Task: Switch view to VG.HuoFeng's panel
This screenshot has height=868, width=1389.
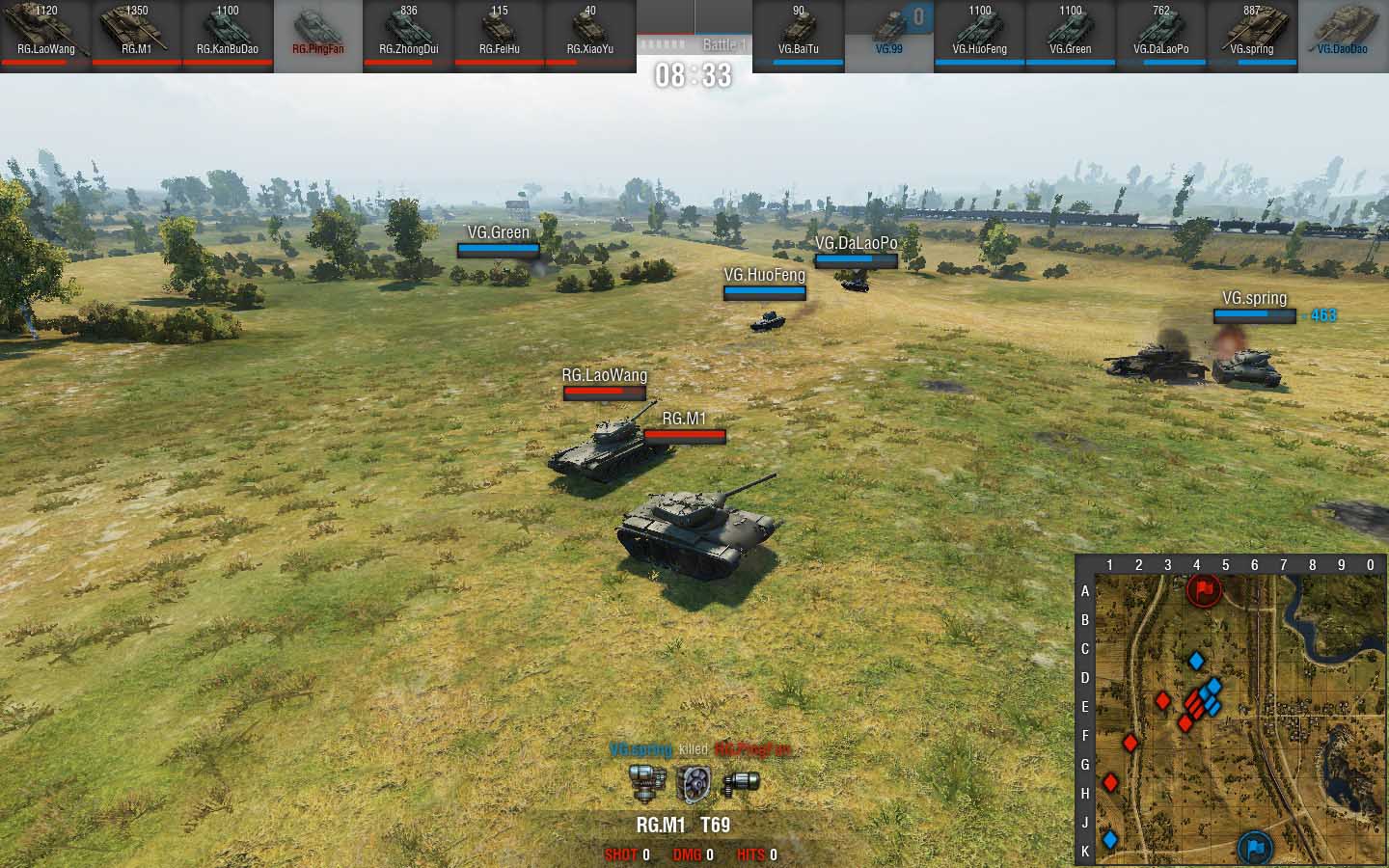Action: point(979,35)
